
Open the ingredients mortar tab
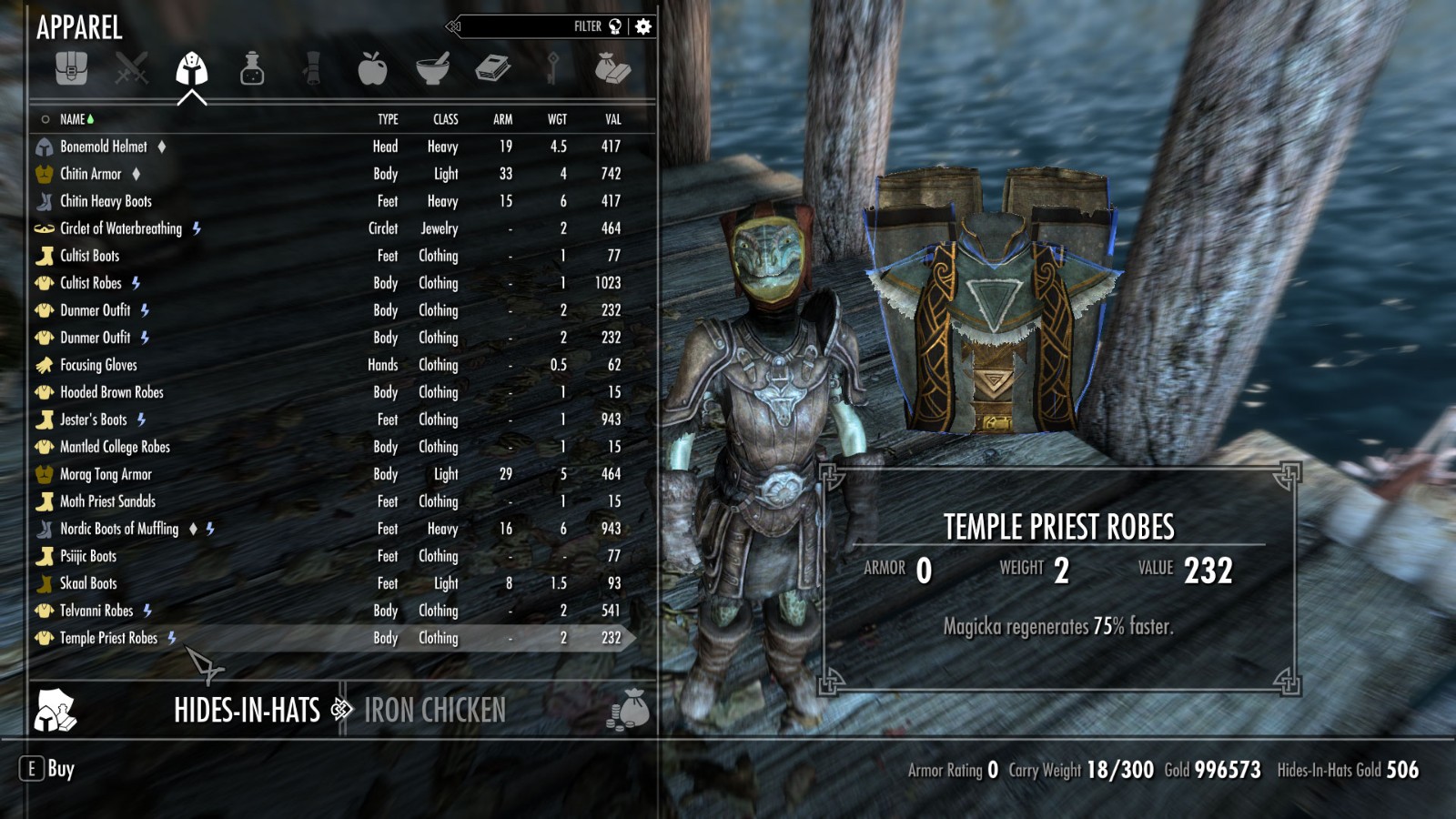pyautogui.click(x=432, y=68)
